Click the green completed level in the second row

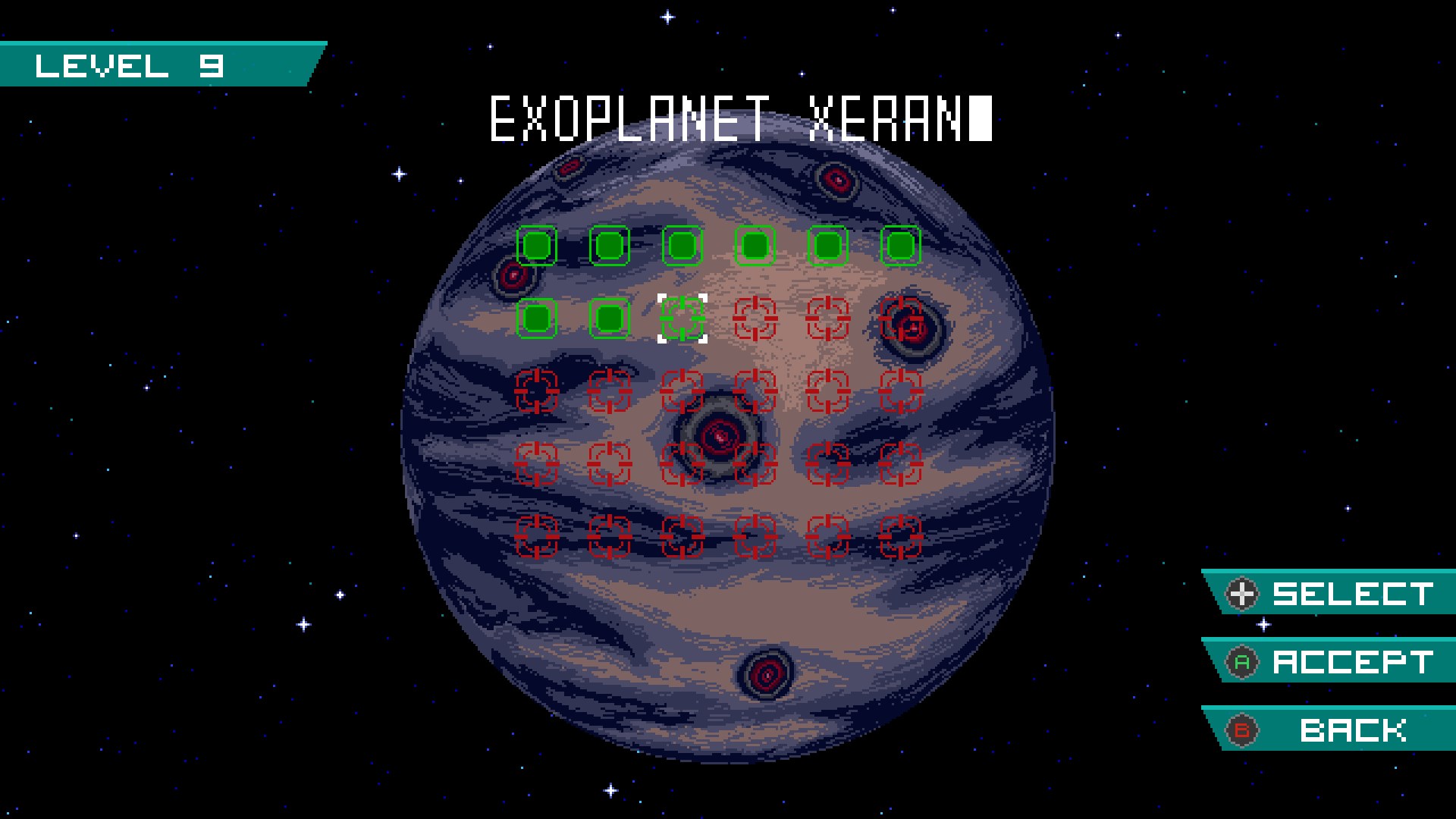(538, 318)
